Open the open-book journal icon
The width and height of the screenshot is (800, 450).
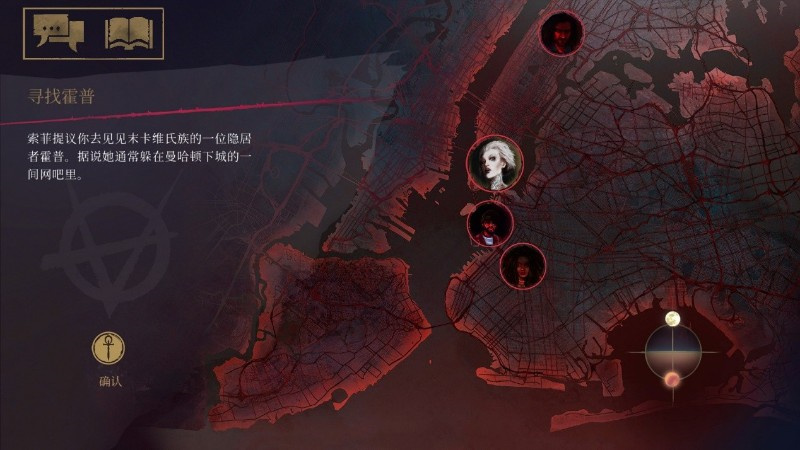[127, 33]
